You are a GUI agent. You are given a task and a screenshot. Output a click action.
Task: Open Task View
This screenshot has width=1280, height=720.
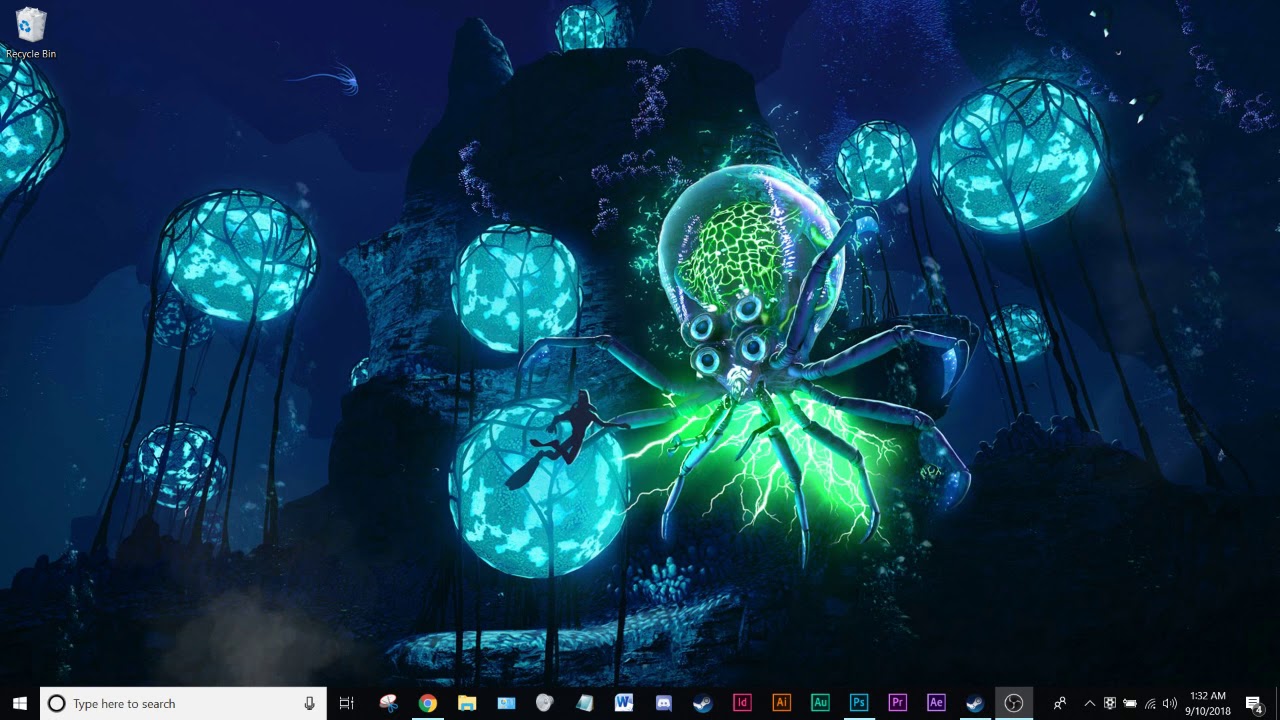(x=346, y=703)
